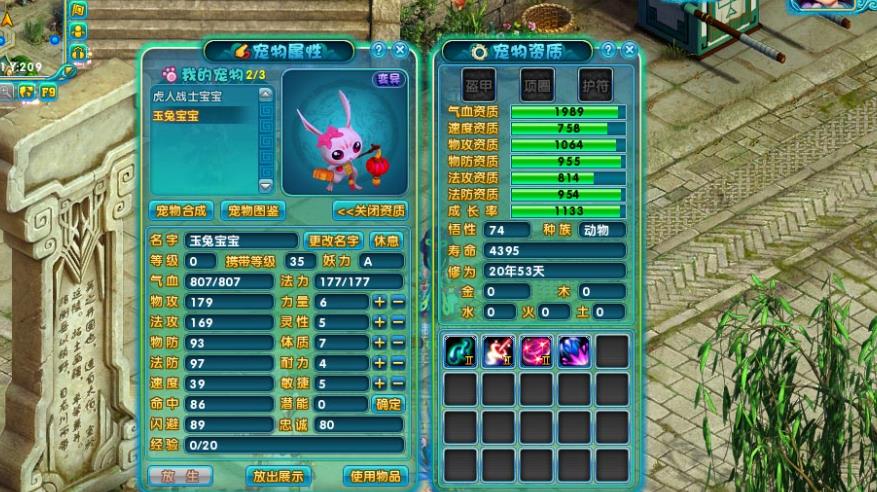Confirm the point allocation with 确定
The image size is (877, 492).
coord(388,404)
